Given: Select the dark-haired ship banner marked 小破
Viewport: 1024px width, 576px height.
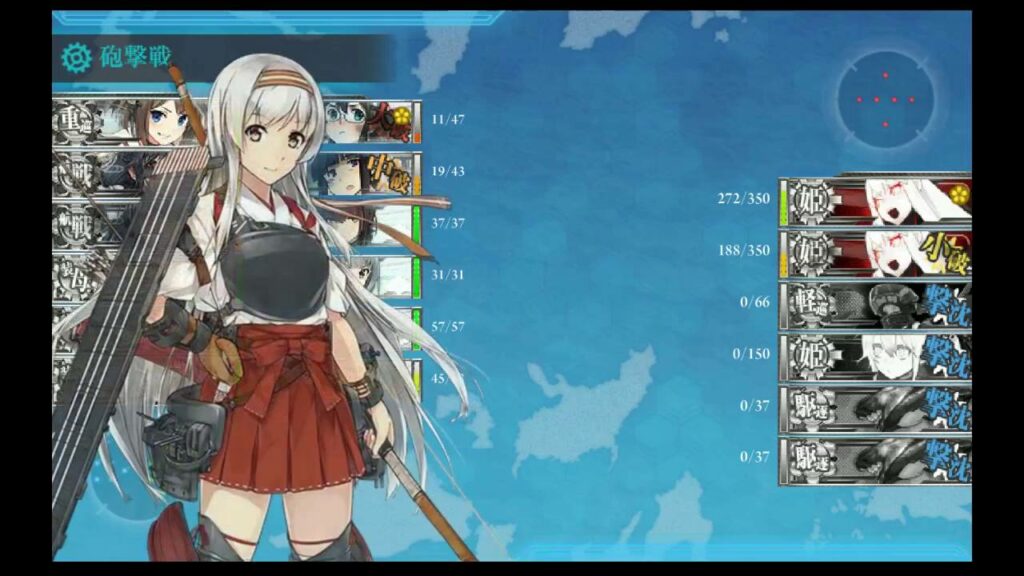Looking at the screenshot, I should point(366,173).
